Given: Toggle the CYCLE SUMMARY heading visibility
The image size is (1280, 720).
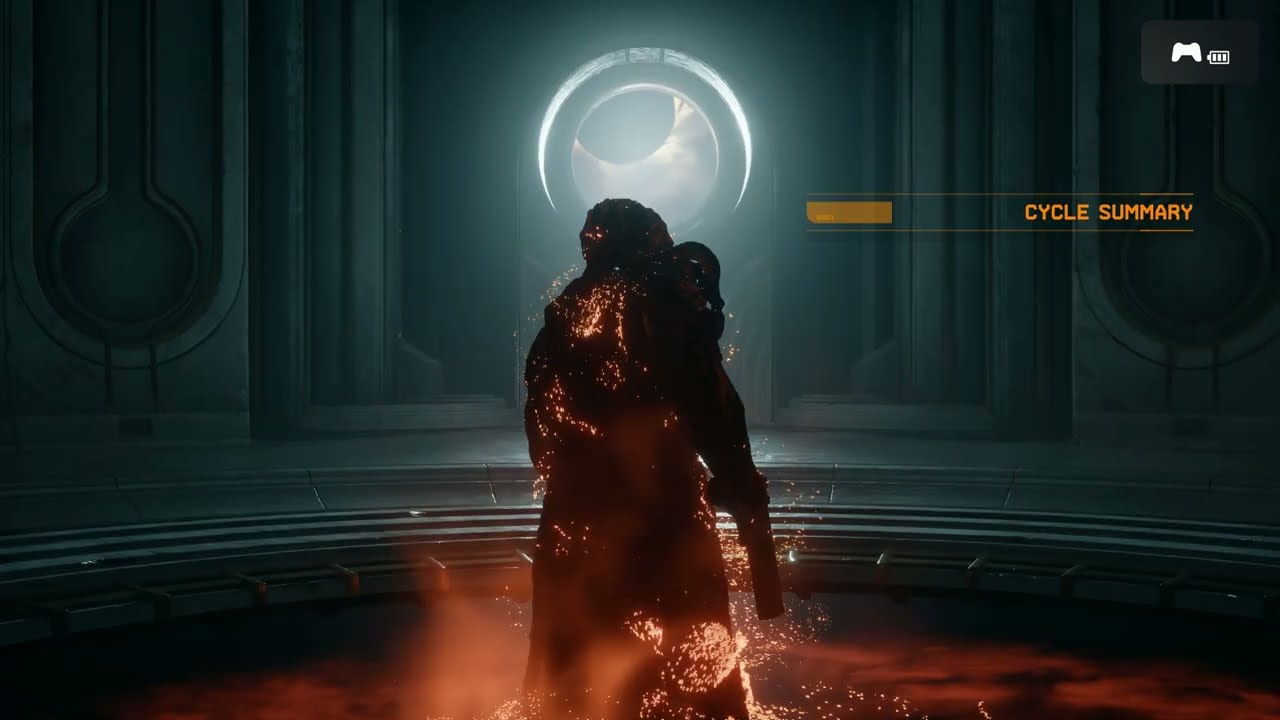Looking at the screenshot, I should 1106,212.
